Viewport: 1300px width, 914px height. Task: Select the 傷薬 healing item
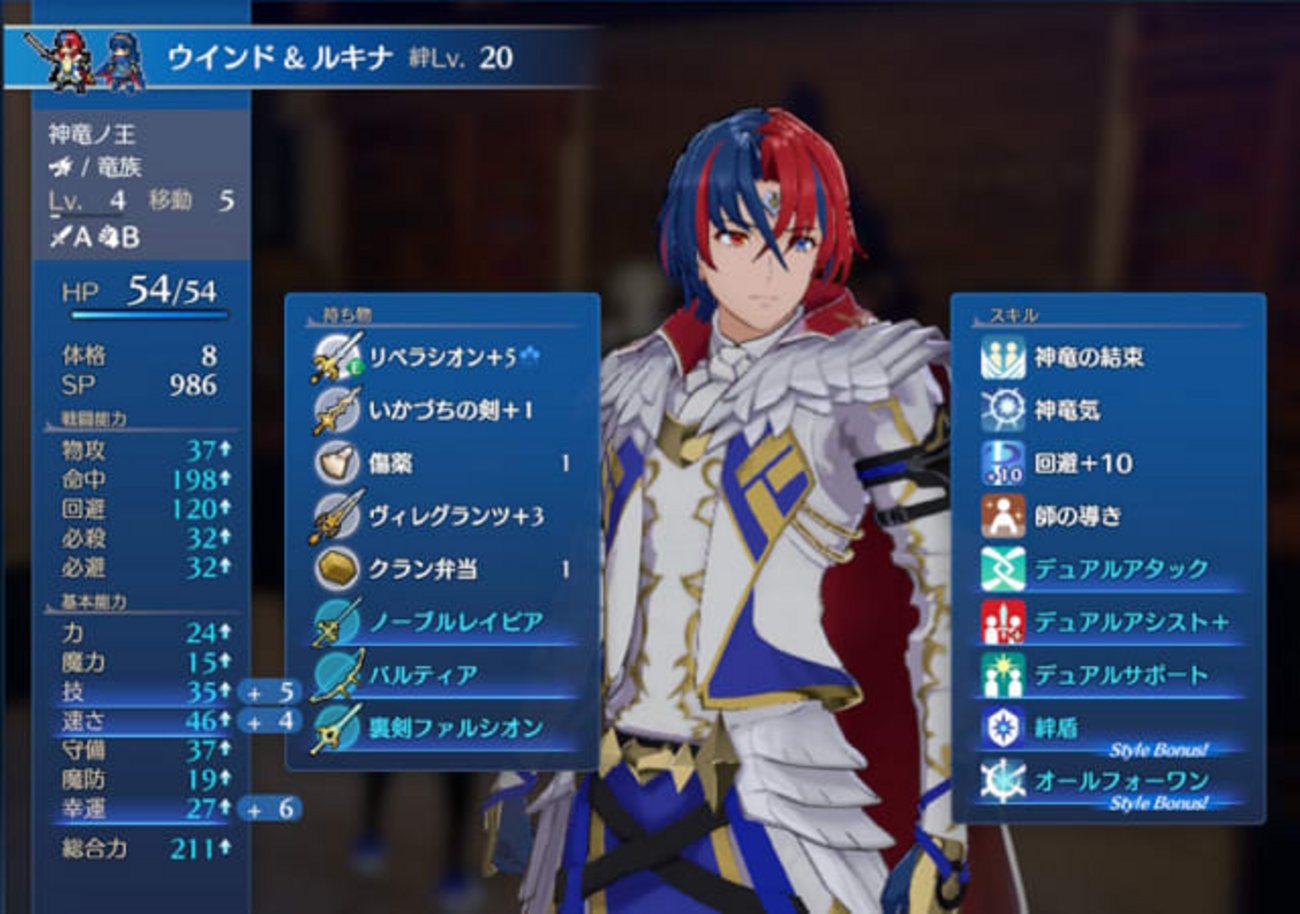tap(440, 463)
